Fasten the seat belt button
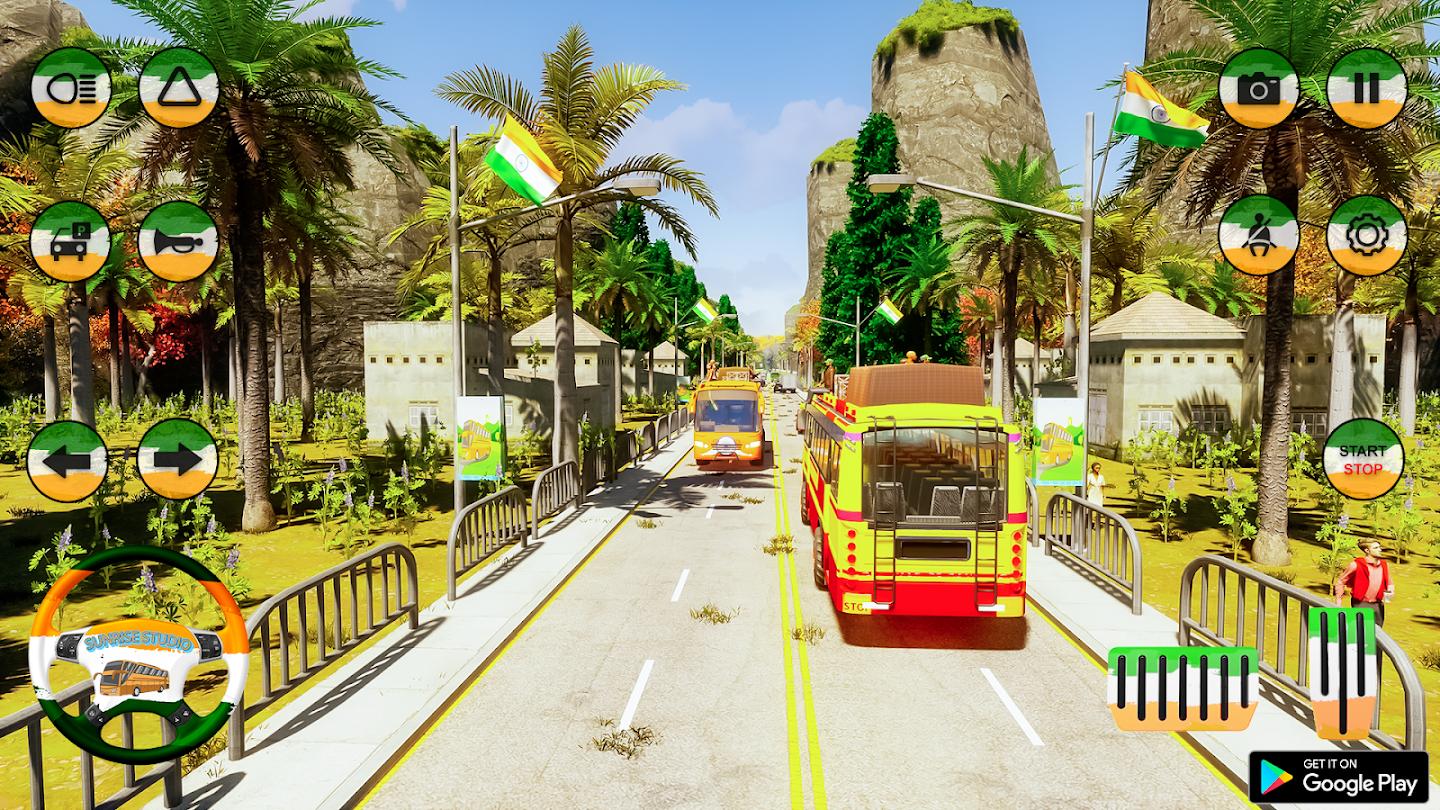The image size is (1440, 810). point(1259,235)
